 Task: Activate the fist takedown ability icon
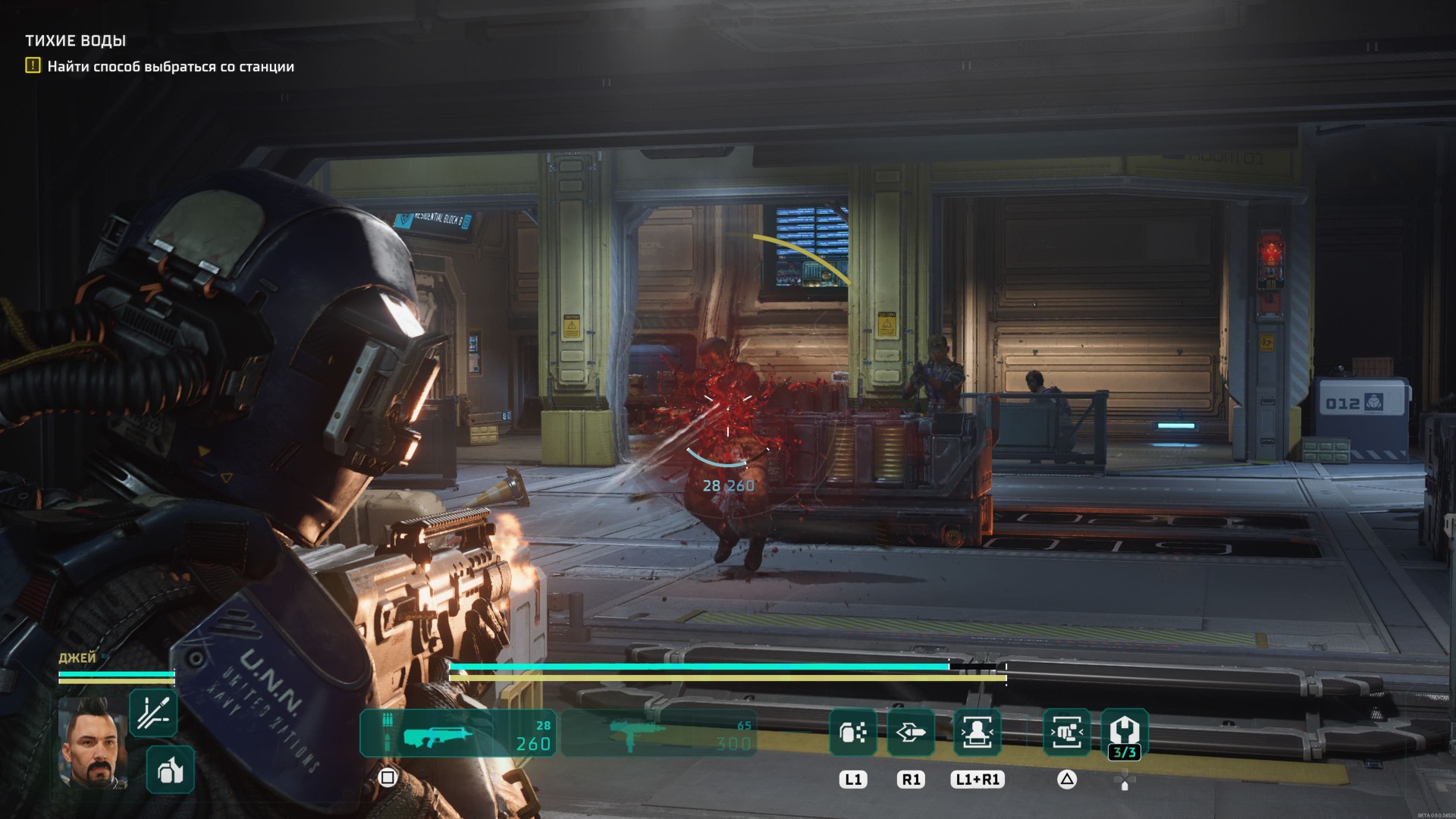[x=1066, y=733]
